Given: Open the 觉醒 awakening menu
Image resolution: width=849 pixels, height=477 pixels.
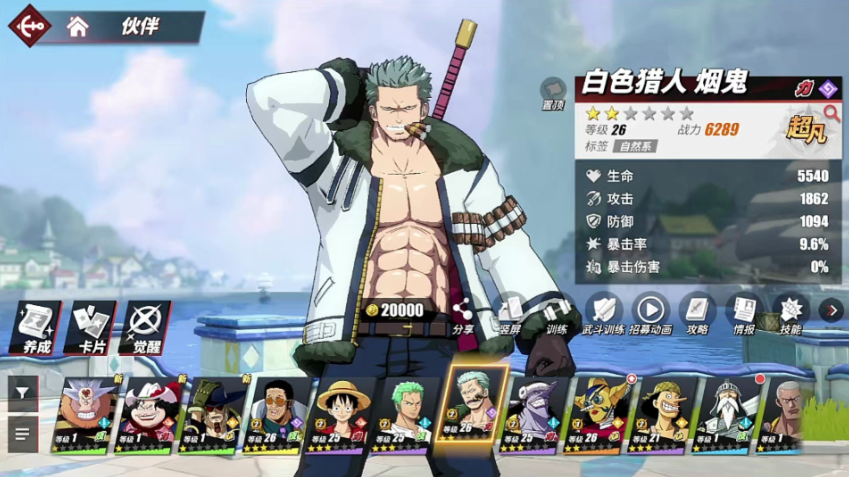Looking at the screenshot, I should [x=146, y=326].
